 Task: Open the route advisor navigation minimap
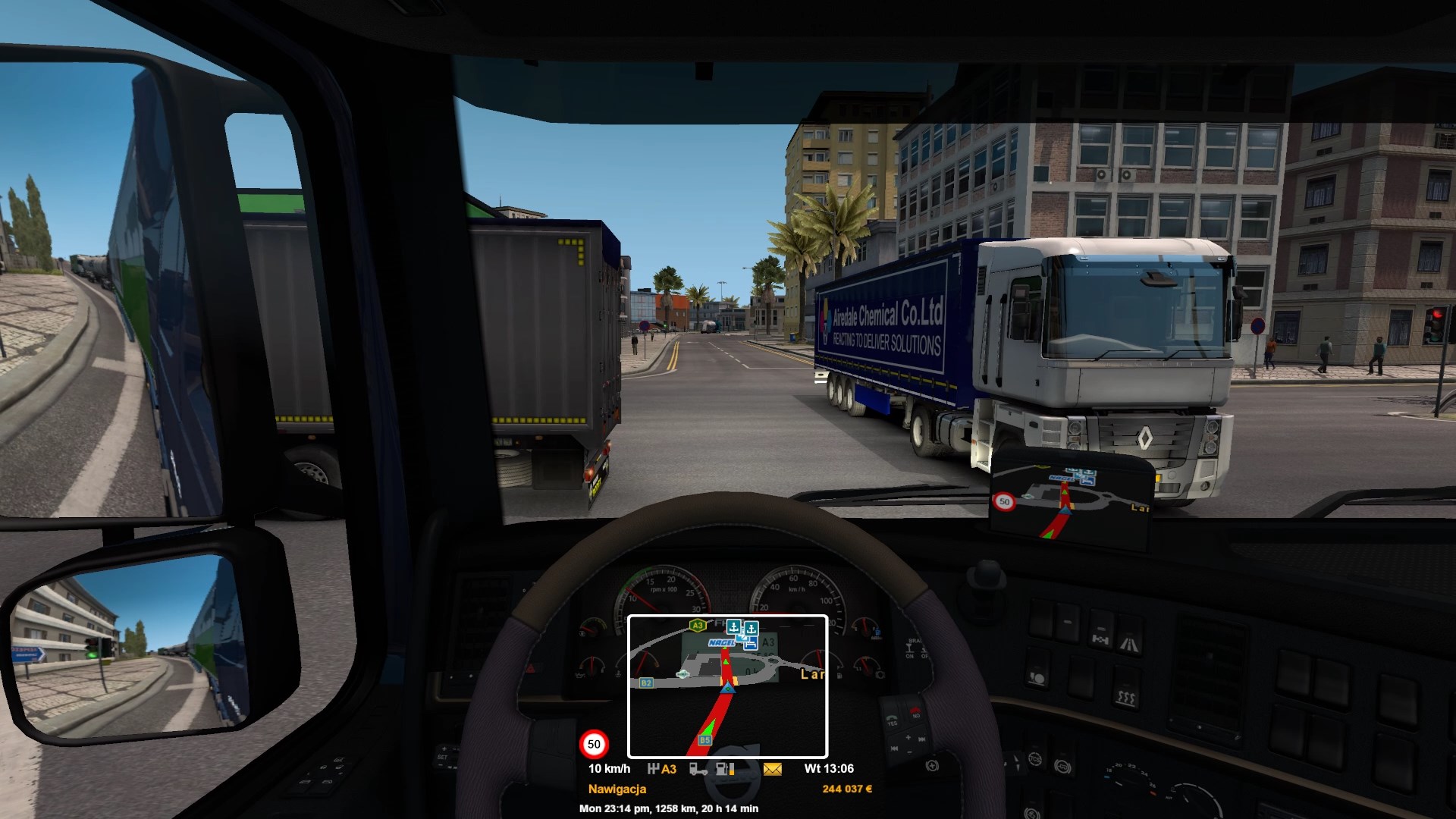727,686
